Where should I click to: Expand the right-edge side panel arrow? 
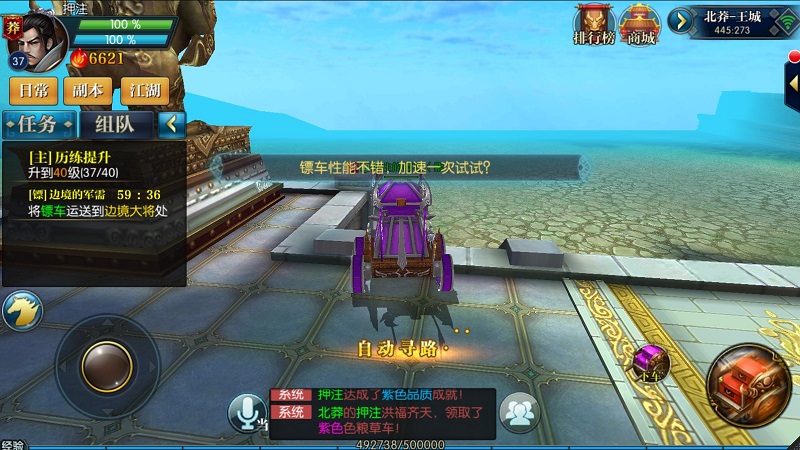[793, 86]
